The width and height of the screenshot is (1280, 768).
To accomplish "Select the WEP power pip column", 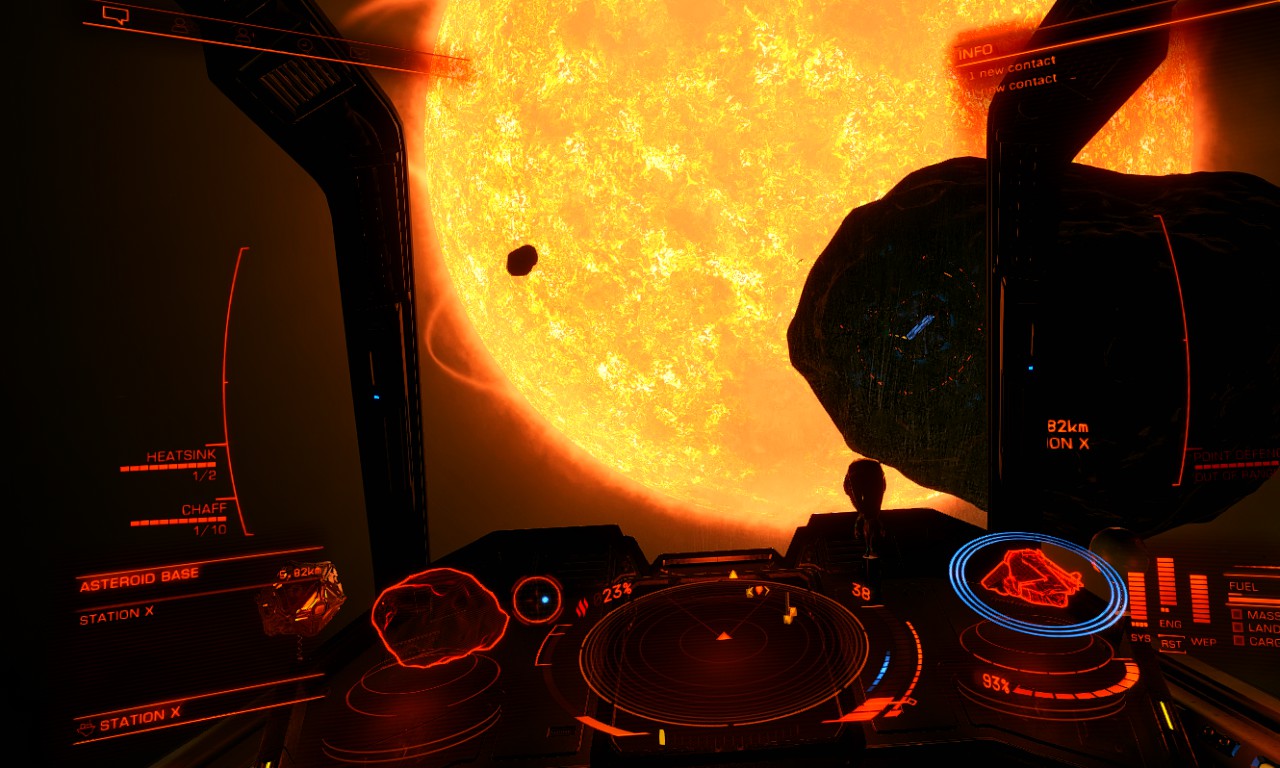I will click(x=1199, y=597).
